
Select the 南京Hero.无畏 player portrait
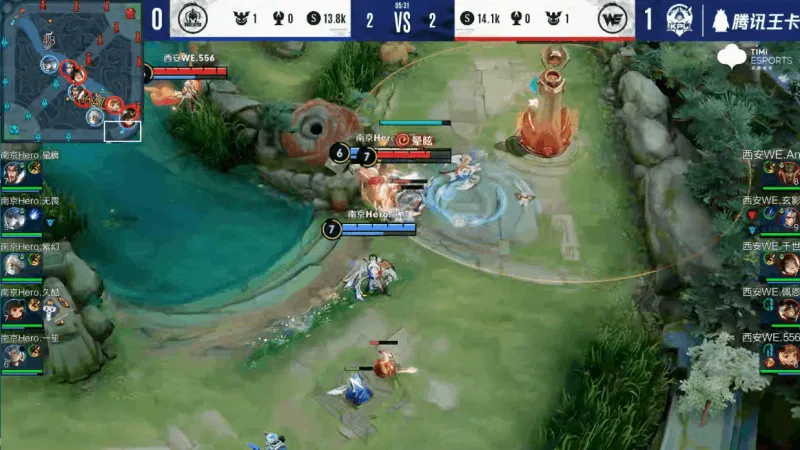click(14, 218)
